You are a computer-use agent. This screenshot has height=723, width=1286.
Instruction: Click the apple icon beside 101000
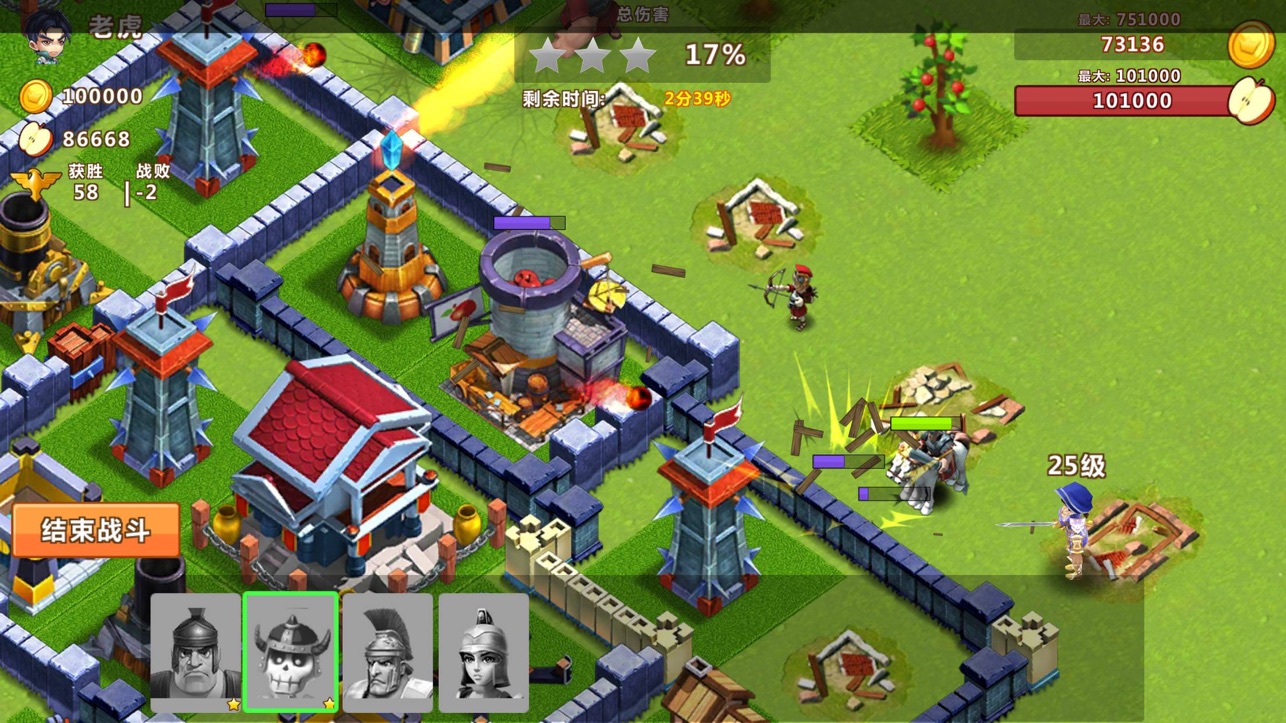(x=1252, y=101)
